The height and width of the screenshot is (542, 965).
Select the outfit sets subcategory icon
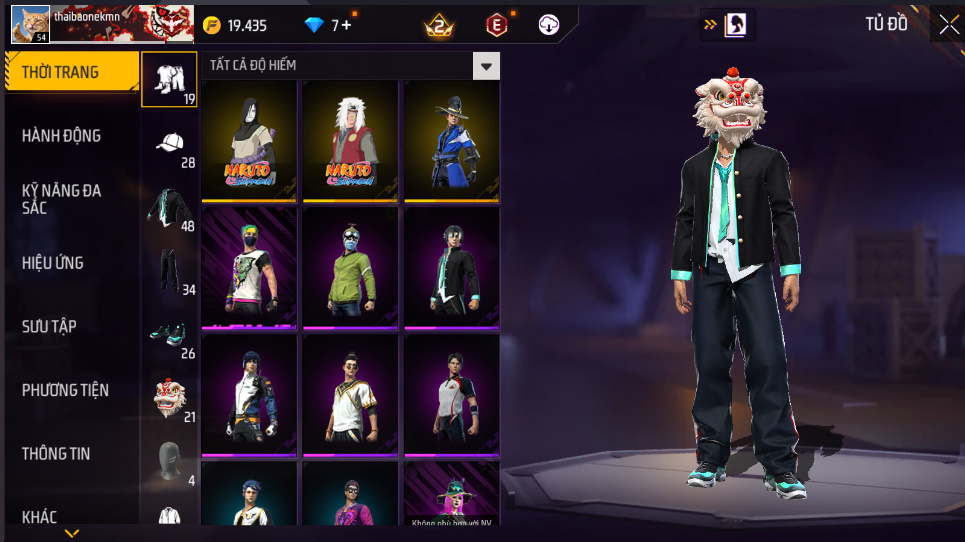169,79
